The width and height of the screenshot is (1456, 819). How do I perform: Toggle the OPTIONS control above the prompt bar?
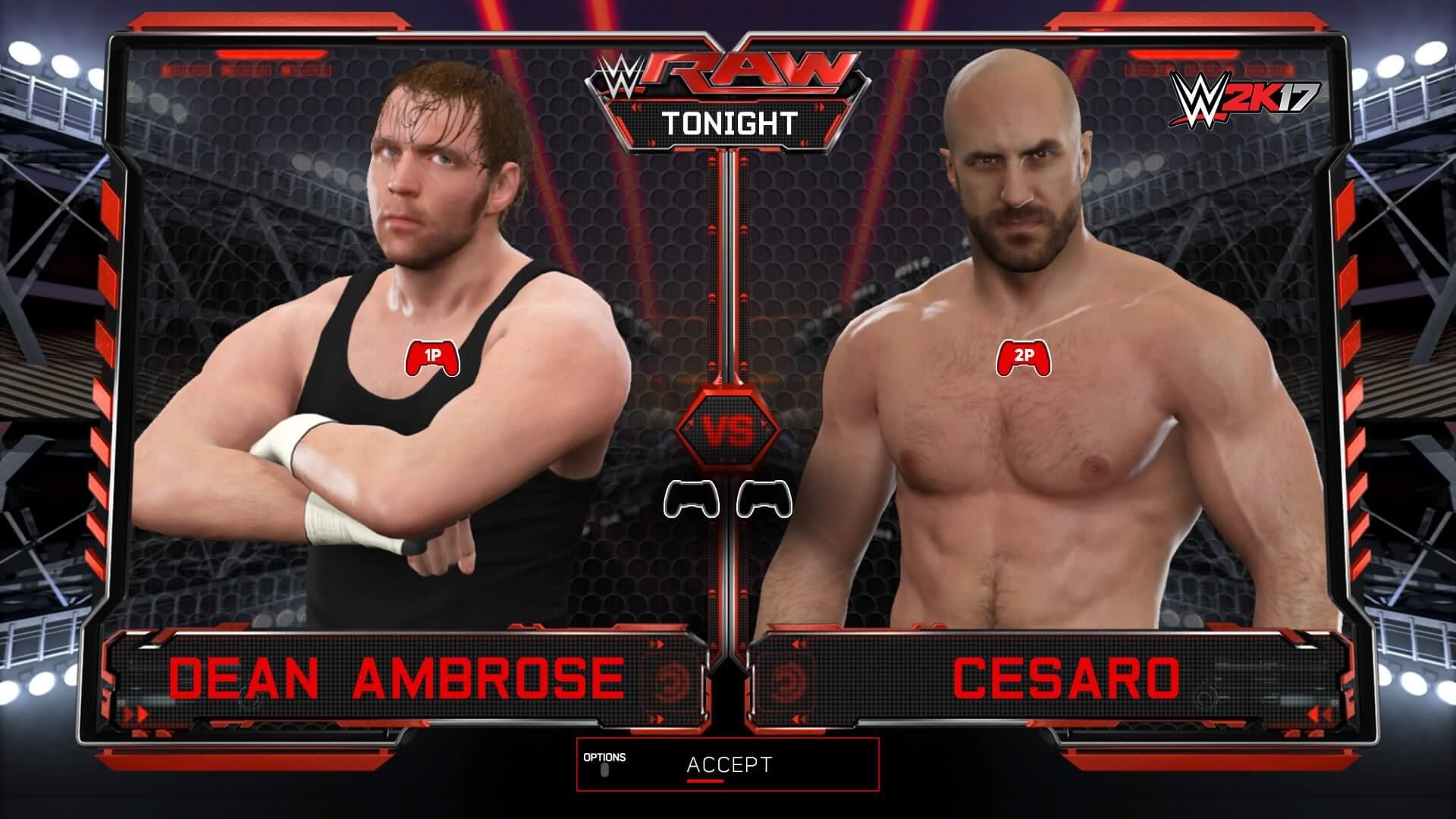click(604, 770)
